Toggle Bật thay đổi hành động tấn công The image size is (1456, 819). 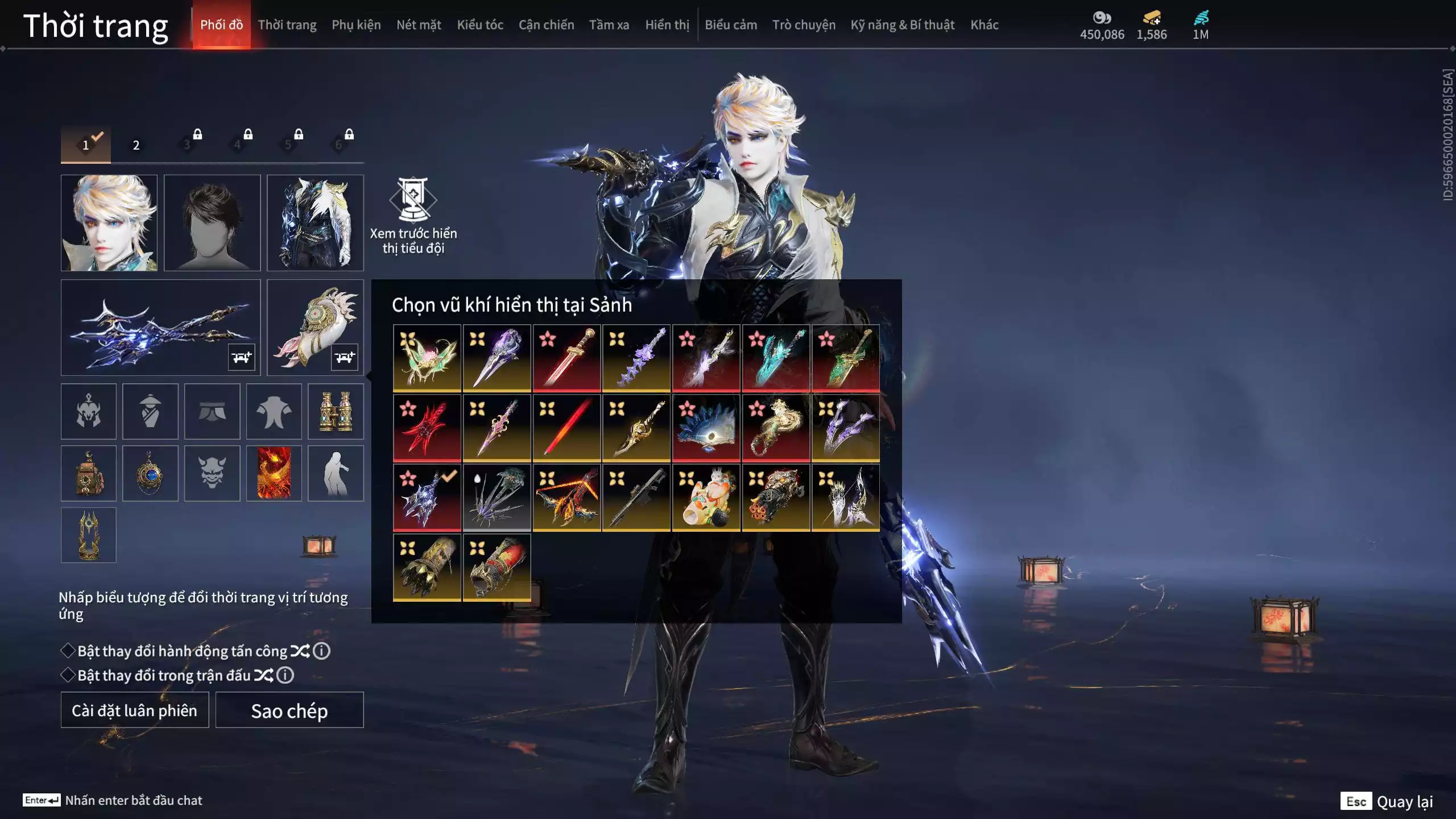68,651
